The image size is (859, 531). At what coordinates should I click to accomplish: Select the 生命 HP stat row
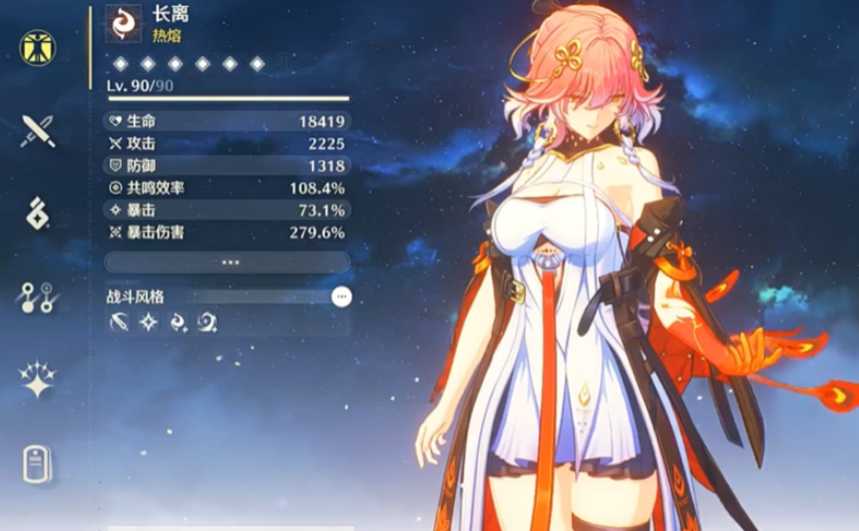coord(227,121)
